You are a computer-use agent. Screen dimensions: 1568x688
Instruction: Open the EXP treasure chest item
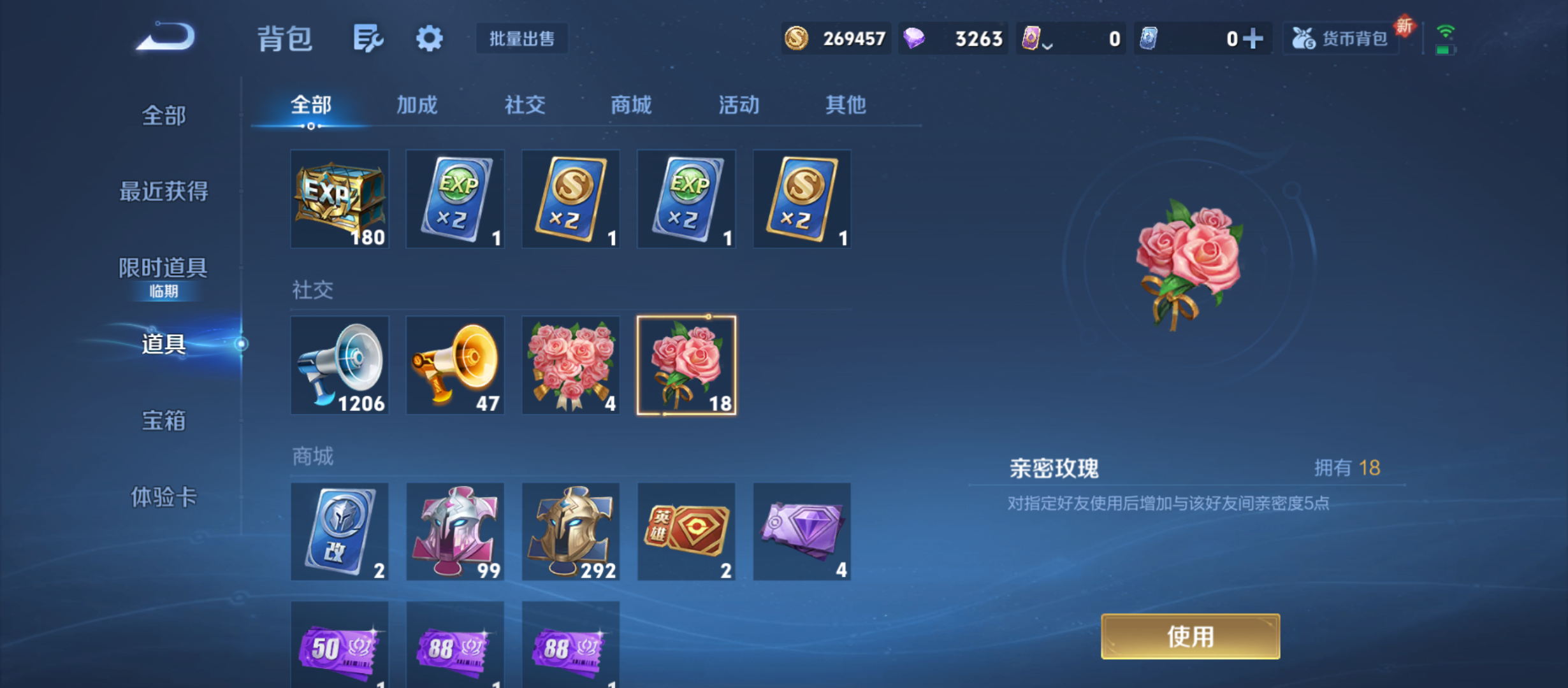click(340, 199)
